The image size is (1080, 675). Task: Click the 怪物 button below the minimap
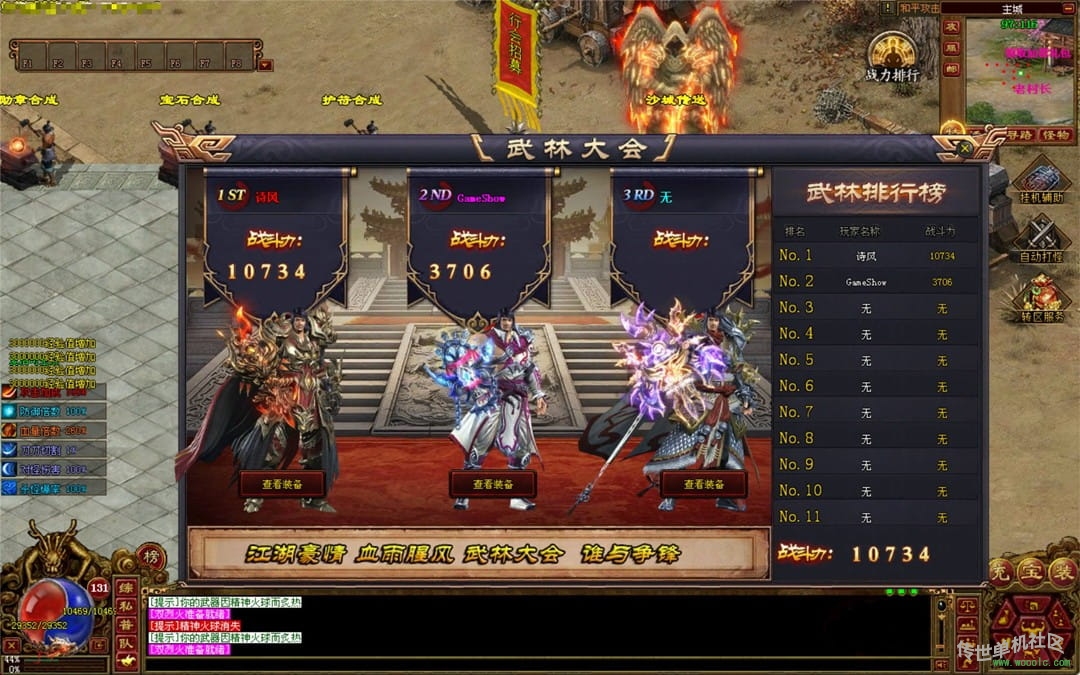click(x=1055, y=135)
